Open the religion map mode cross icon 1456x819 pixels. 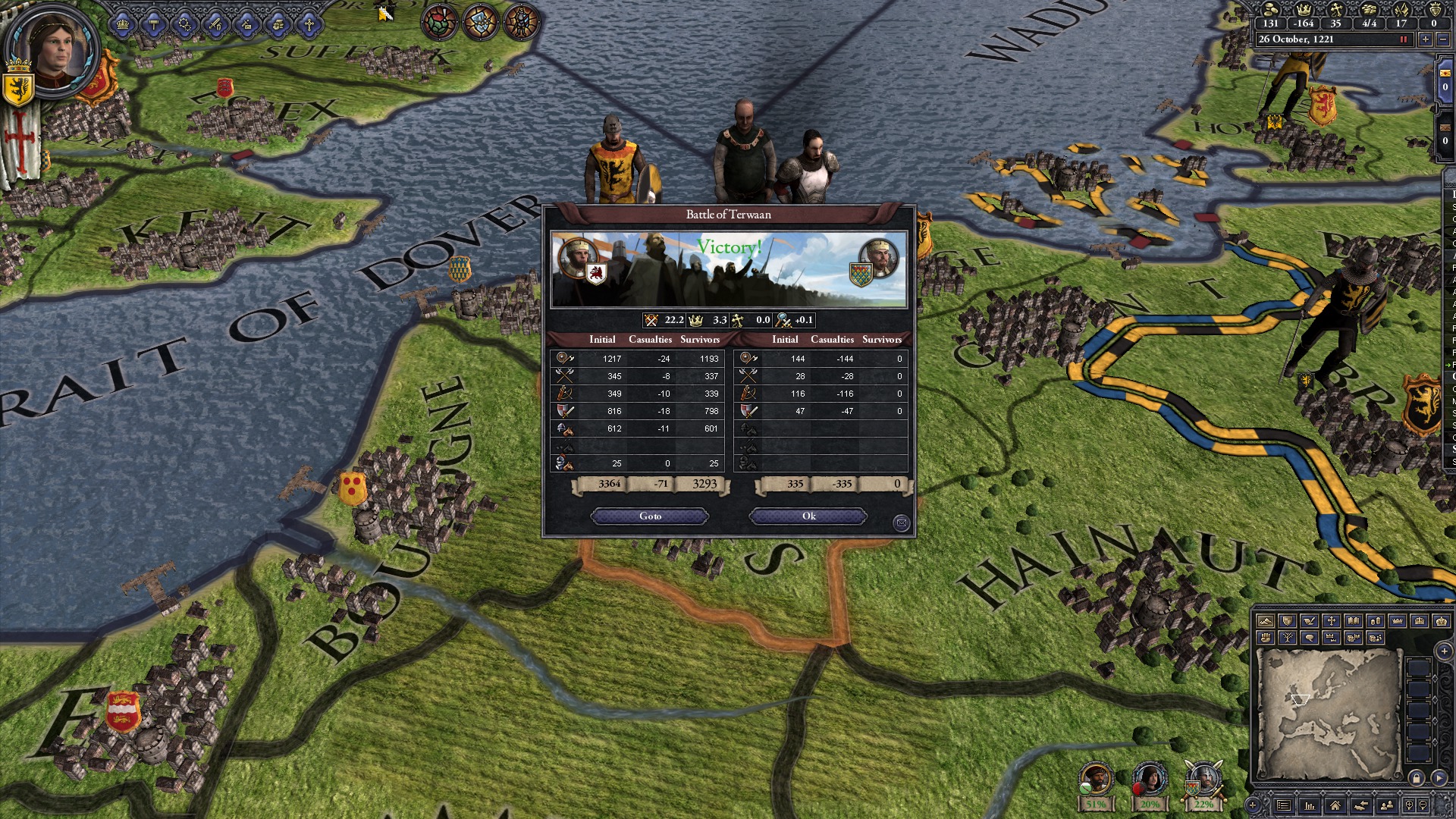coord(1331,622)
